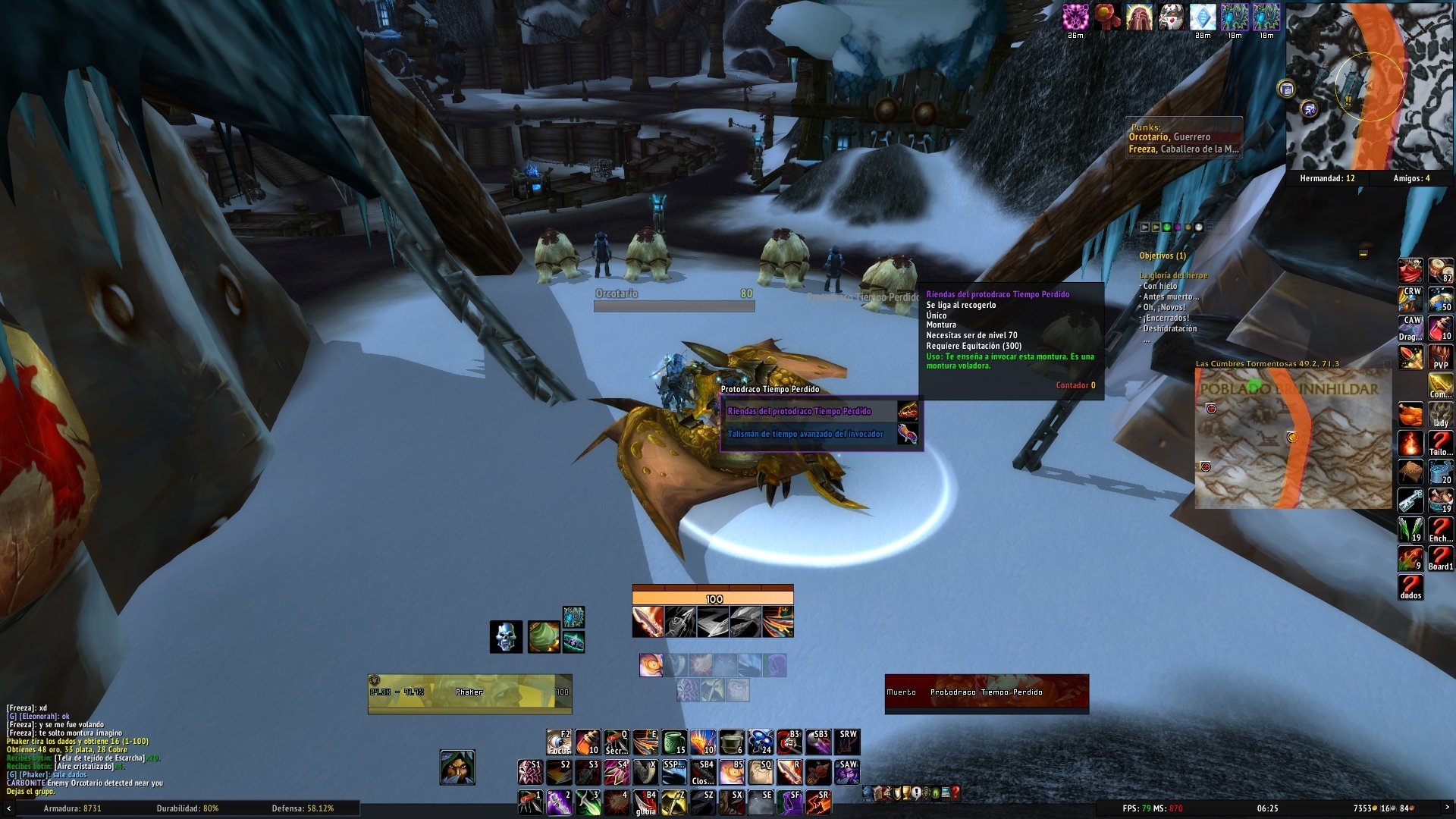Screen dimensions: 1456x819
Task: Click the Poblado Brunnhildar zone map
Action: coord(1293,440)
